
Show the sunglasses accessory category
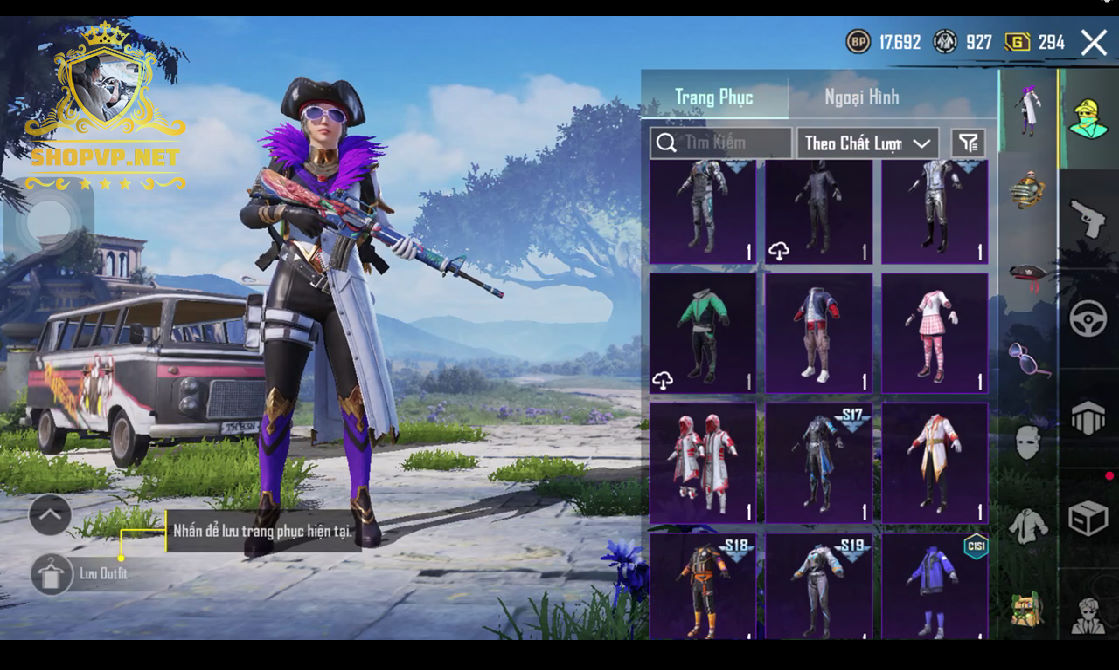(x=1029, y=358)
